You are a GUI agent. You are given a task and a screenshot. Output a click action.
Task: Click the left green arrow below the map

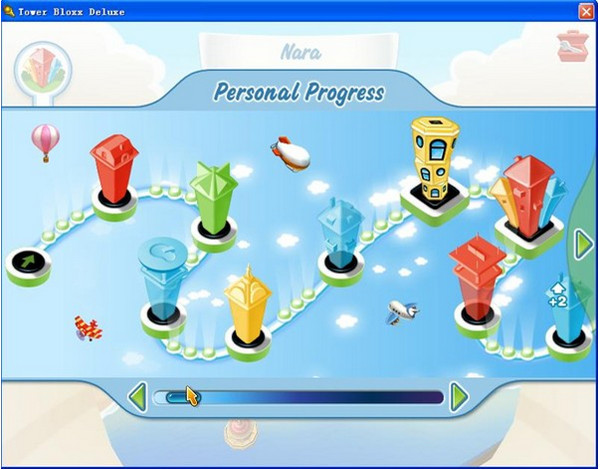click(x=139, y=397)
